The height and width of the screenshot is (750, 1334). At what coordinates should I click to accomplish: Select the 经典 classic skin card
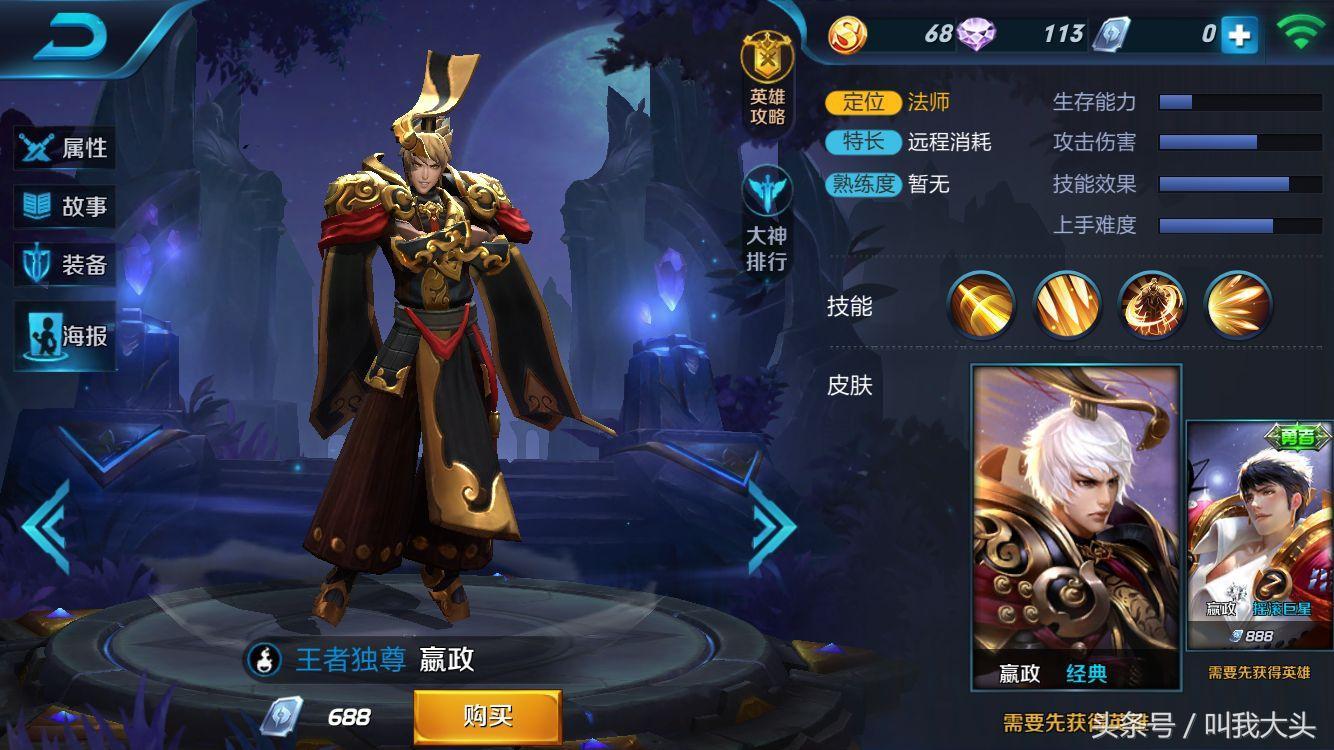[x=1076, y=527]
